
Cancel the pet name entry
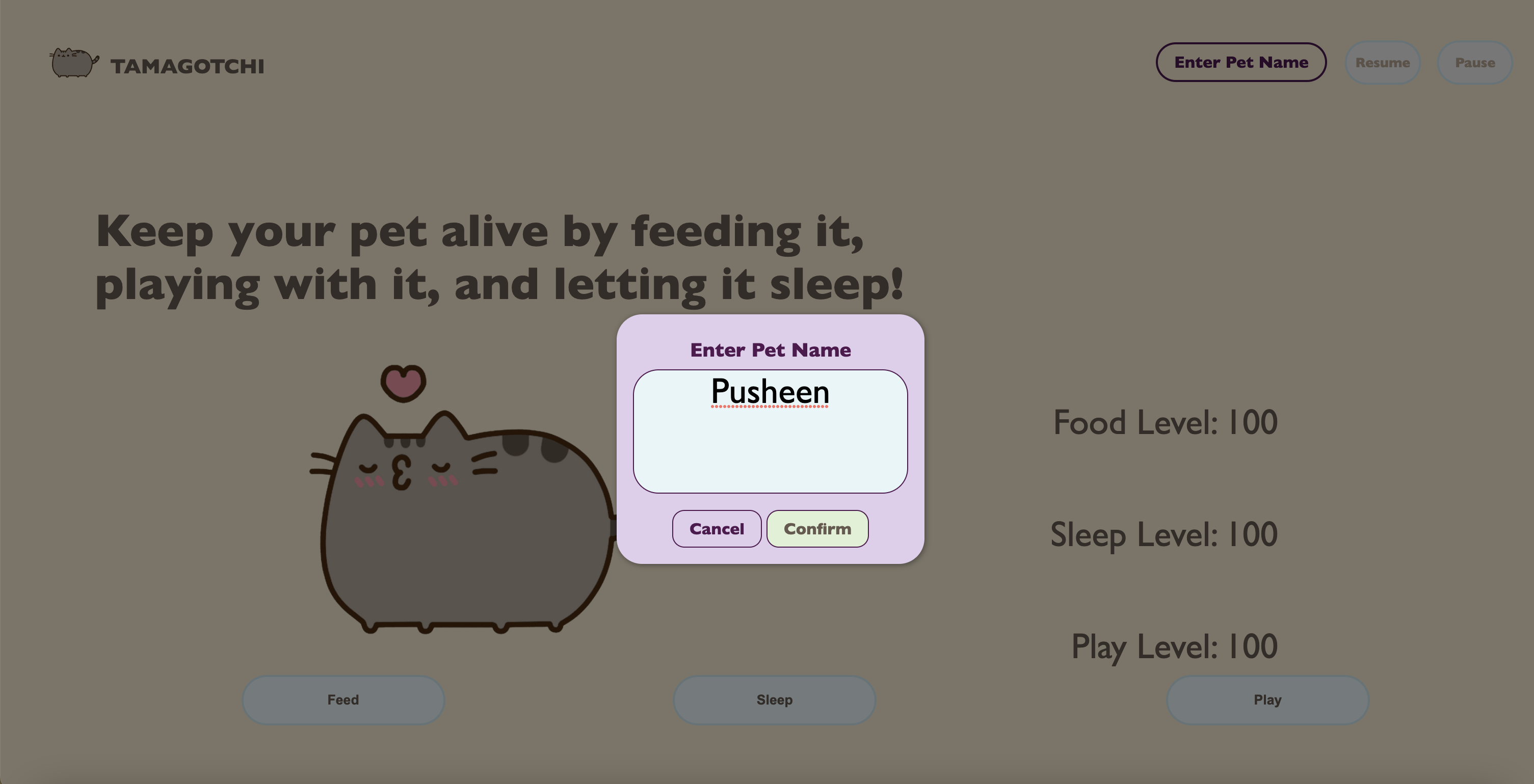(x=717, y=529)
